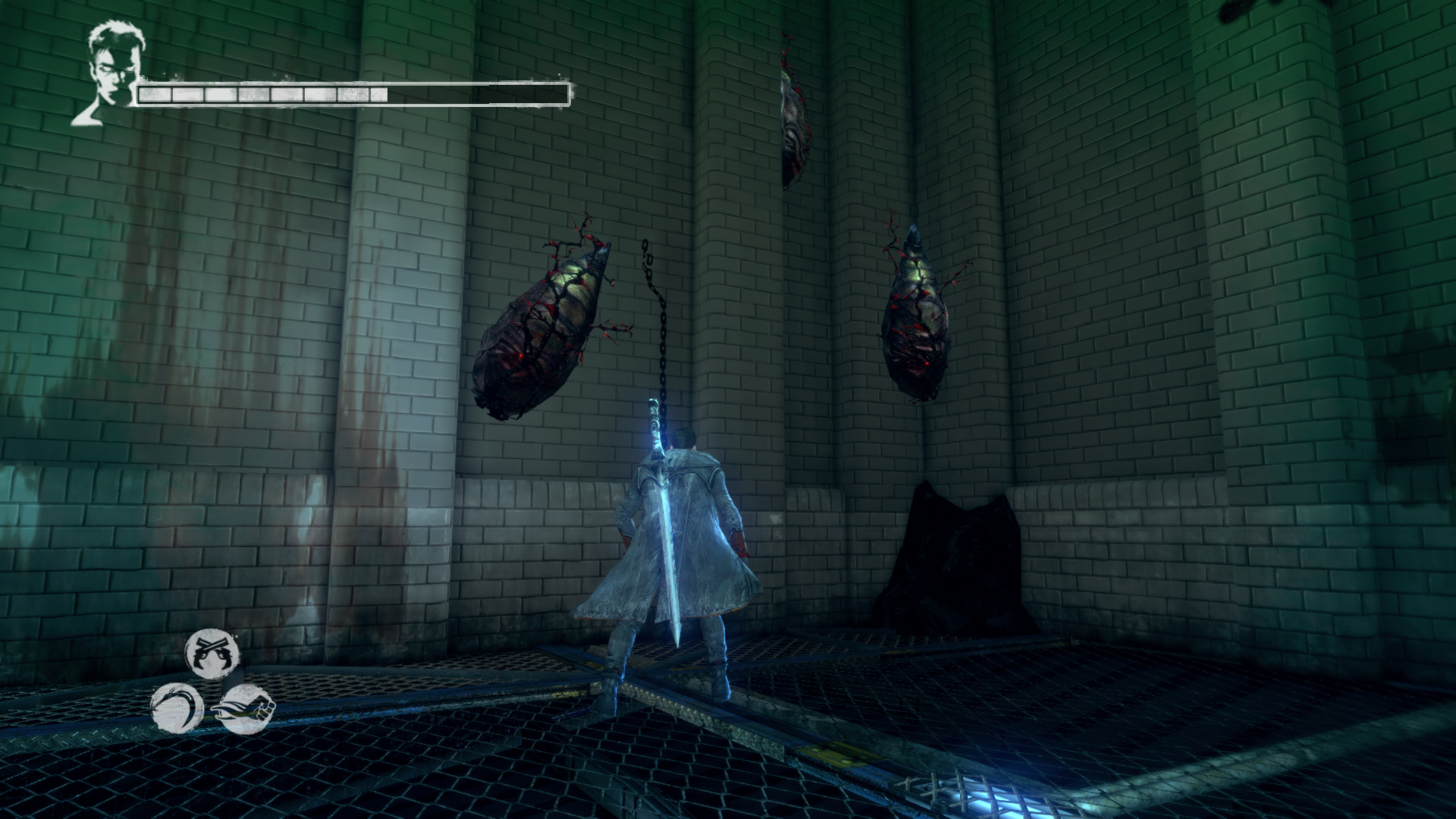This screenshot has height=819, width=1456.
Task: Choose the curved scythe weapon icon
Action: 178,708
